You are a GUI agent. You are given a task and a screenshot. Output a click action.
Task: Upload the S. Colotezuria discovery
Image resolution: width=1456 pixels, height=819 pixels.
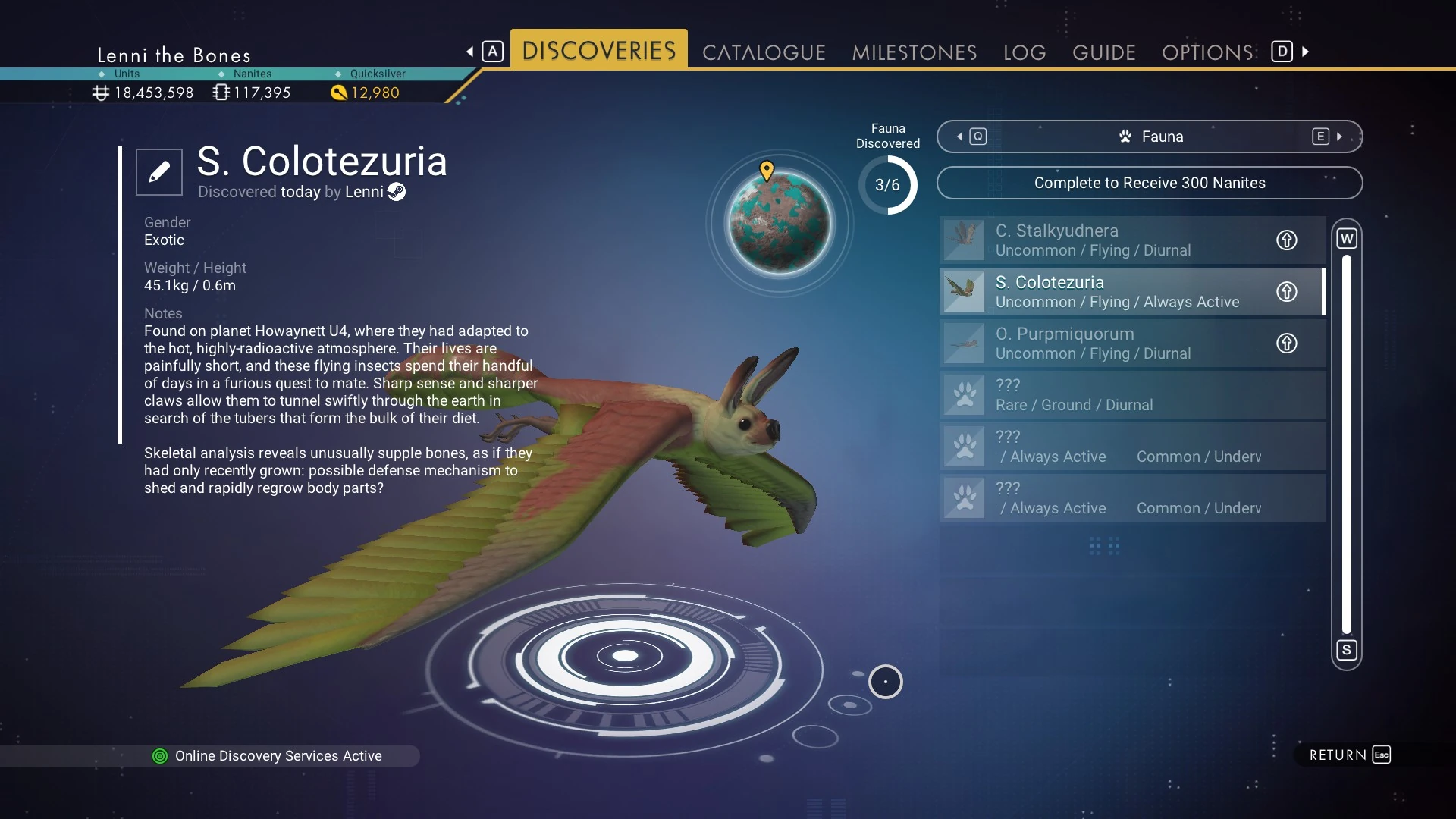[x=1286, y=292]
